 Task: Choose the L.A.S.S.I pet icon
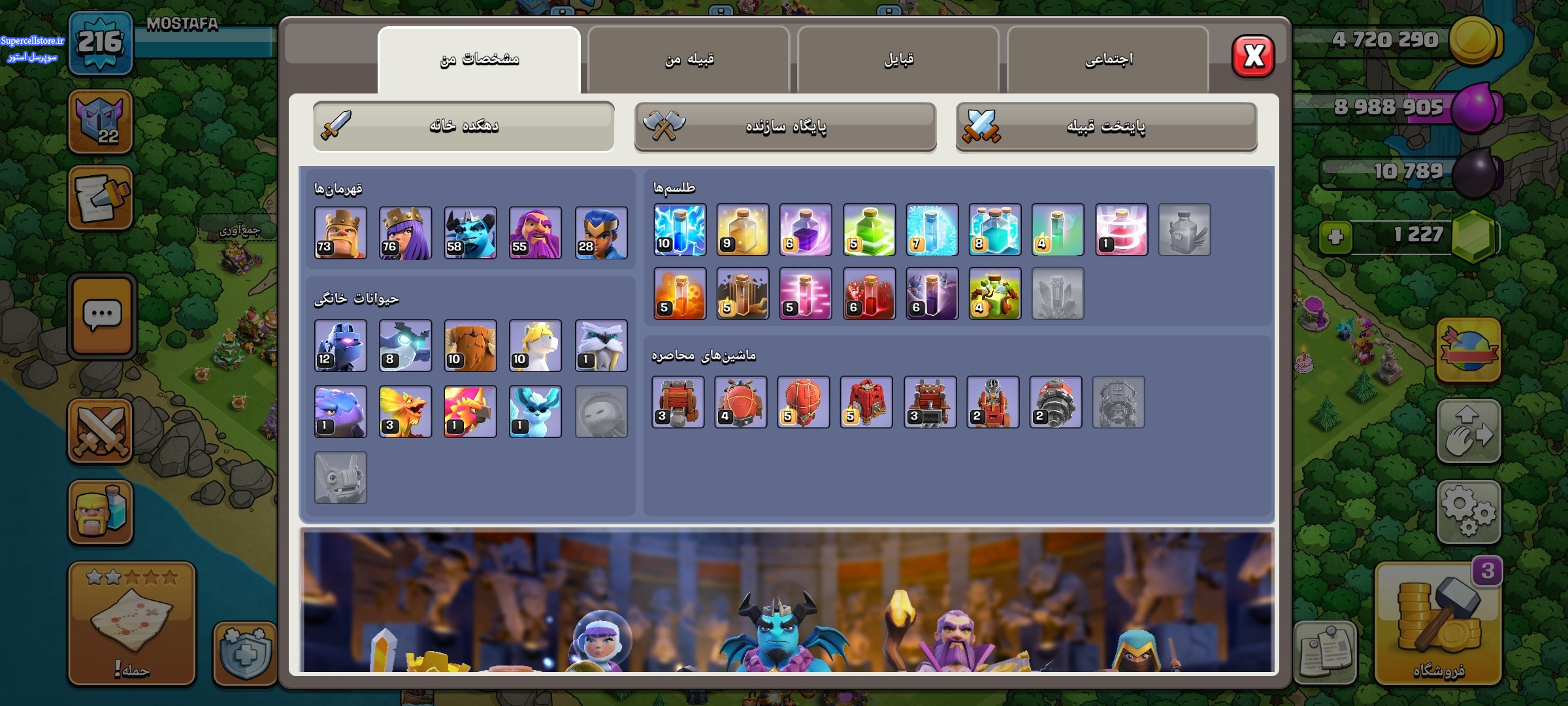[340, 346]
